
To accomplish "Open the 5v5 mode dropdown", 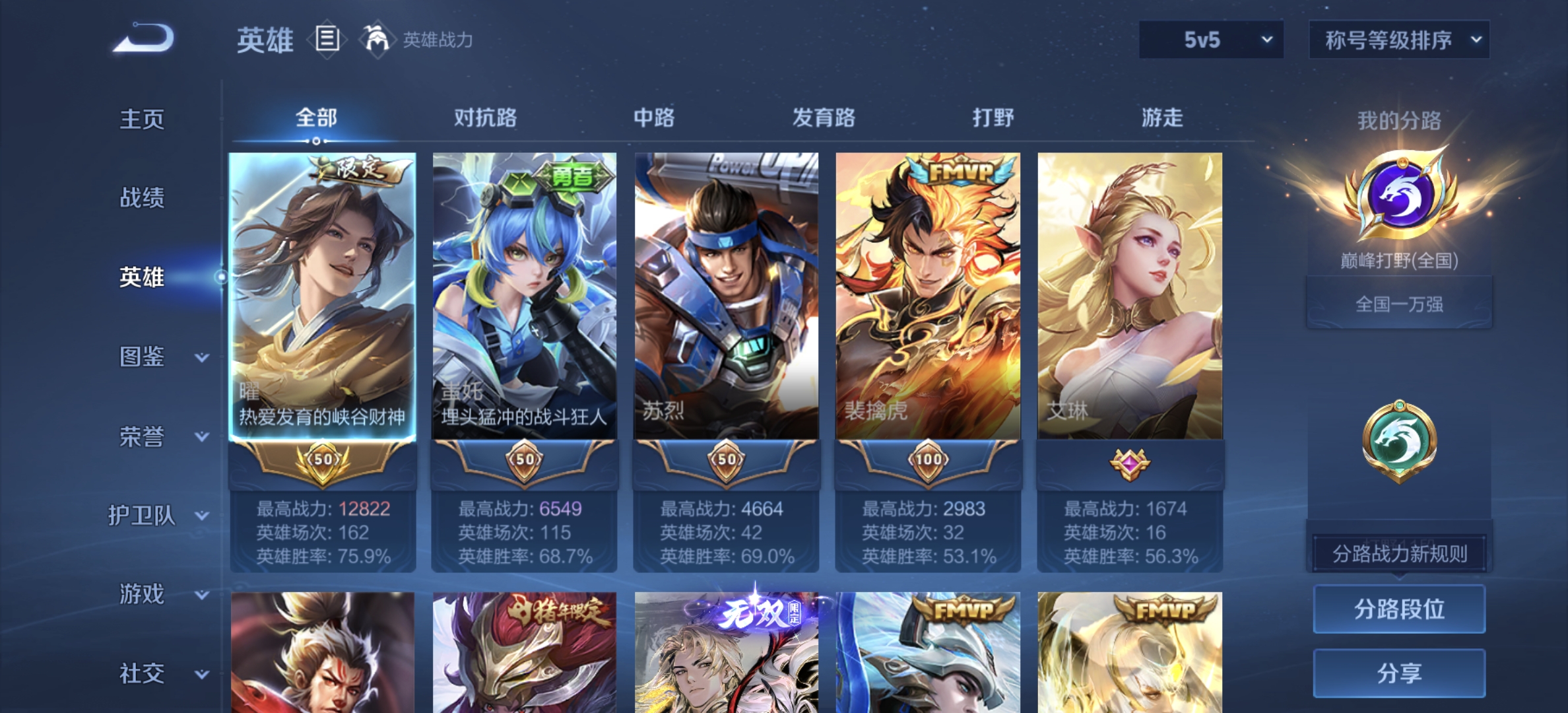I will (x=1211, y=40).
